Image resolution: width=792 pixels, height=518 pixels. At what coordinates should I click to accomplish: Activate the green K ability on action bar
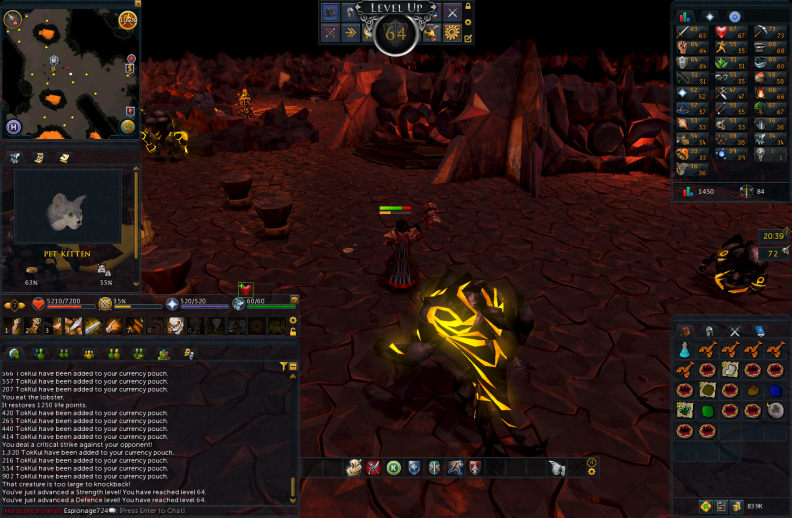click(394, 467)
